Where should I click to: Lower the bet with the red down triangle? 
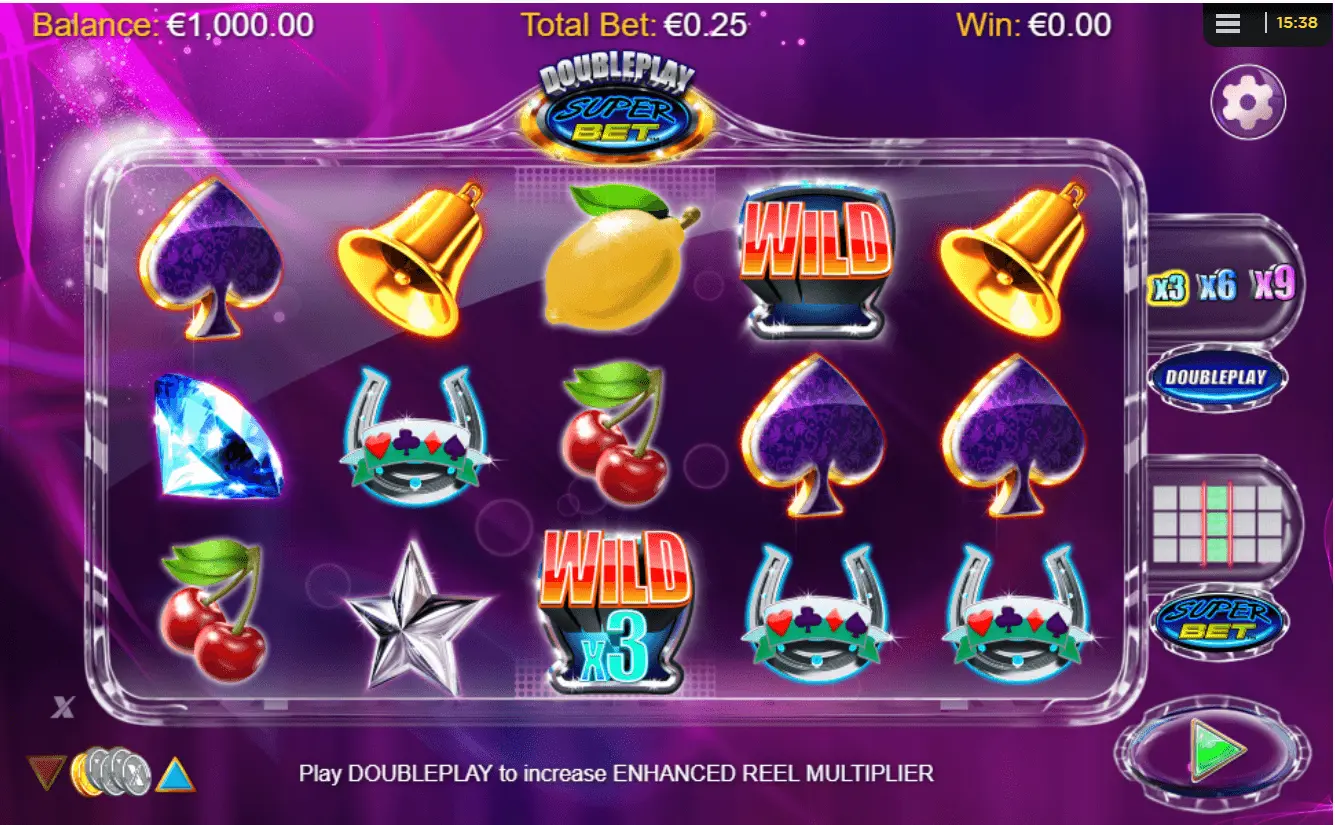point(46,772)
